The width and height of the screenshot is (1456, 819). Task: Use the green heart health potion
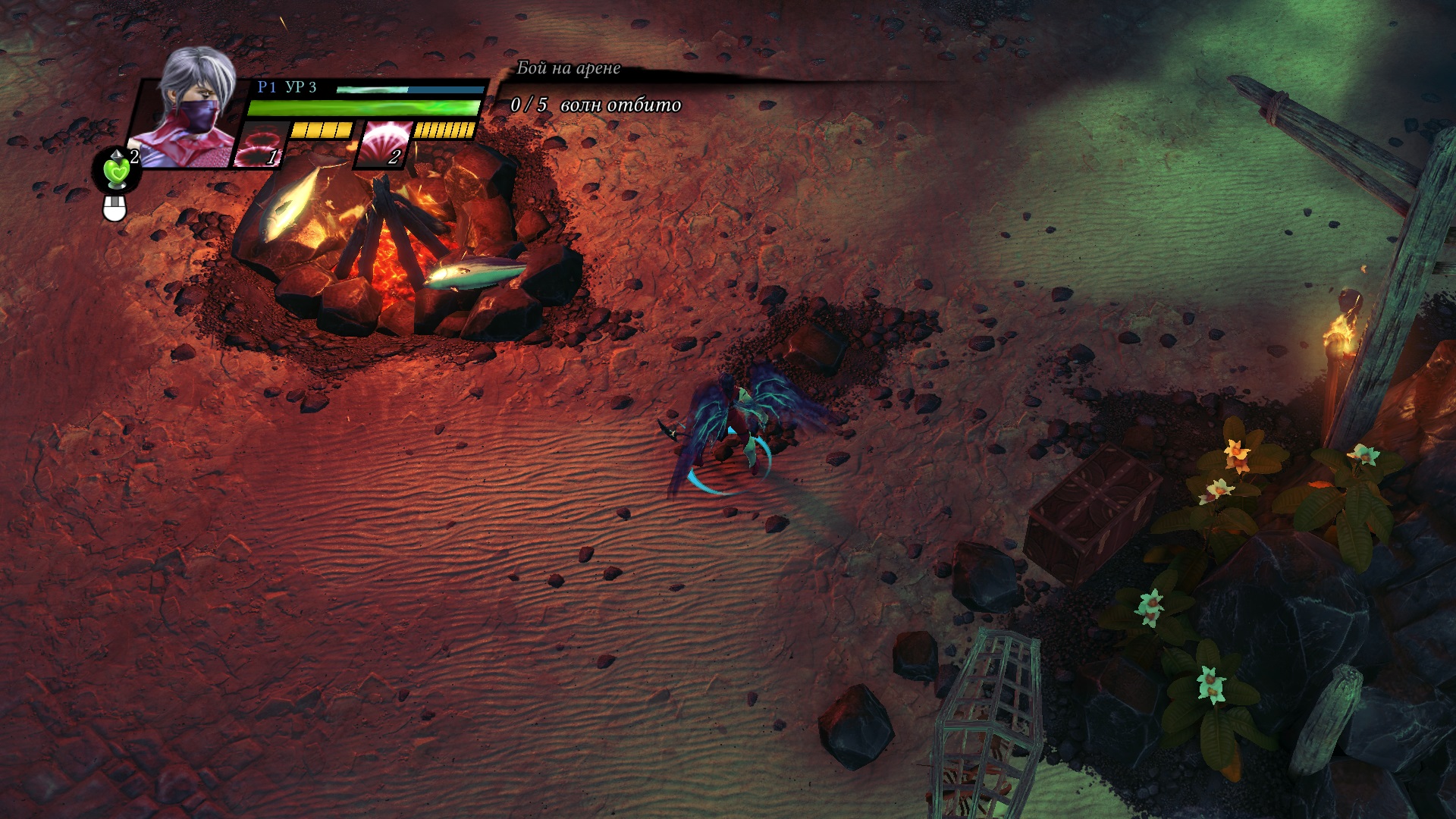click(117, 170)
